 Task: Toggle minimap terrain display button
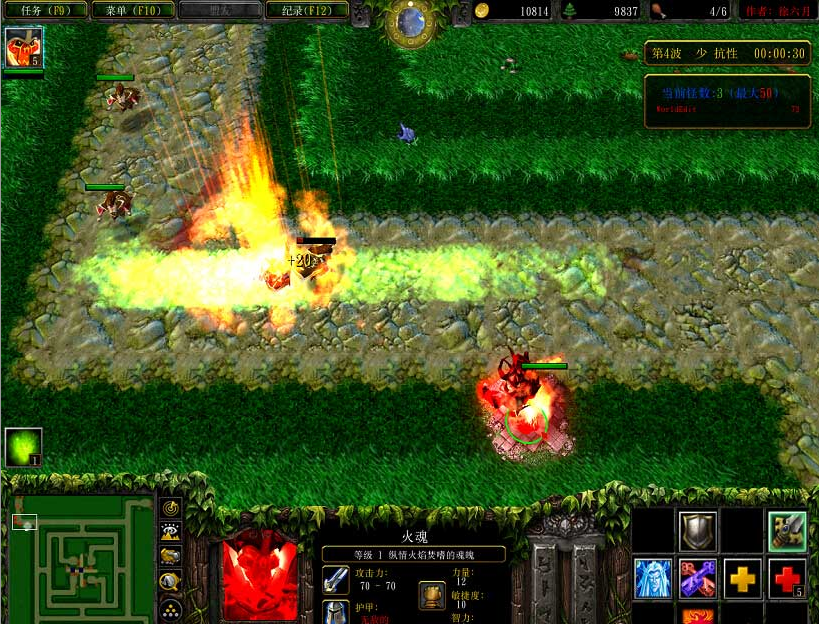point(171,532)
